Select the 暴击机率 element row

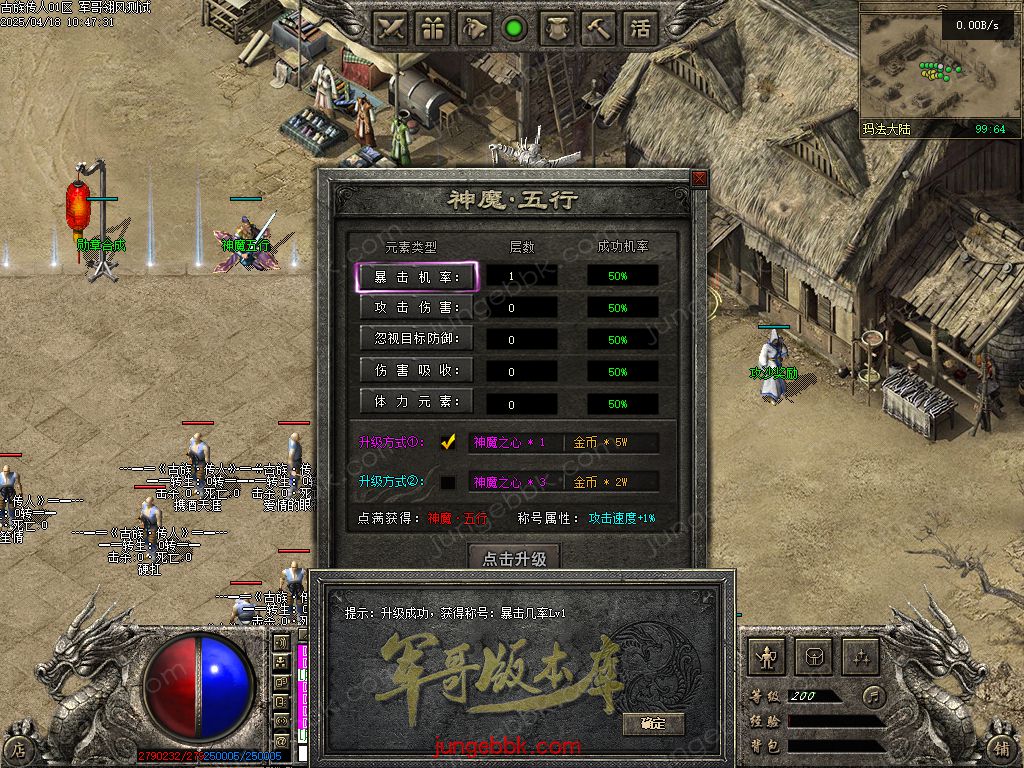tap(417, 277)
